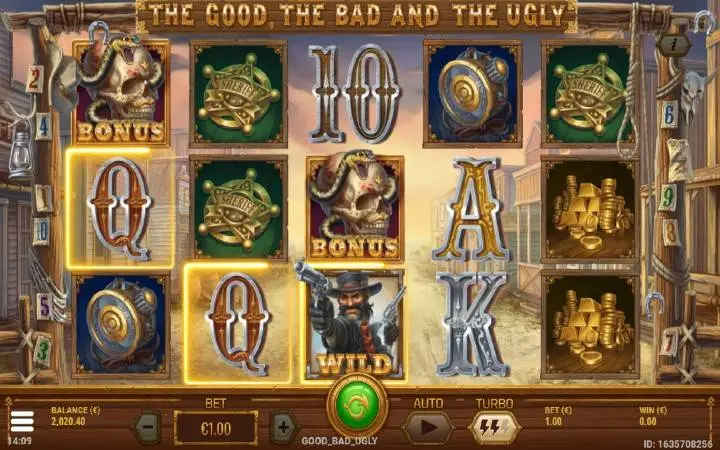Decrease the bet with the minus button
This screenshot has height=450, width=720.
click(x=147, y=427)
